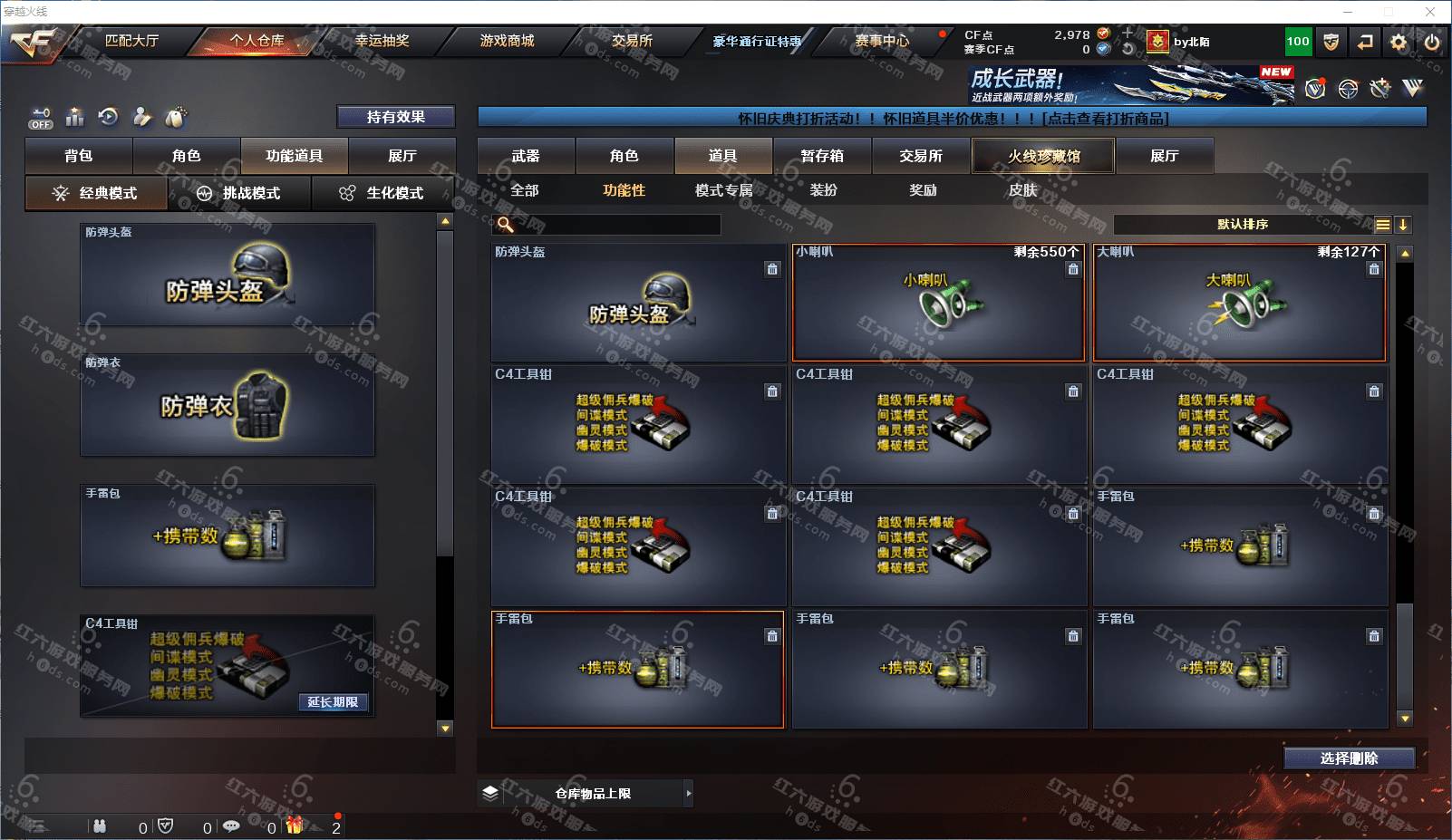Open the 匹配大厅 lobby tab

131,41
